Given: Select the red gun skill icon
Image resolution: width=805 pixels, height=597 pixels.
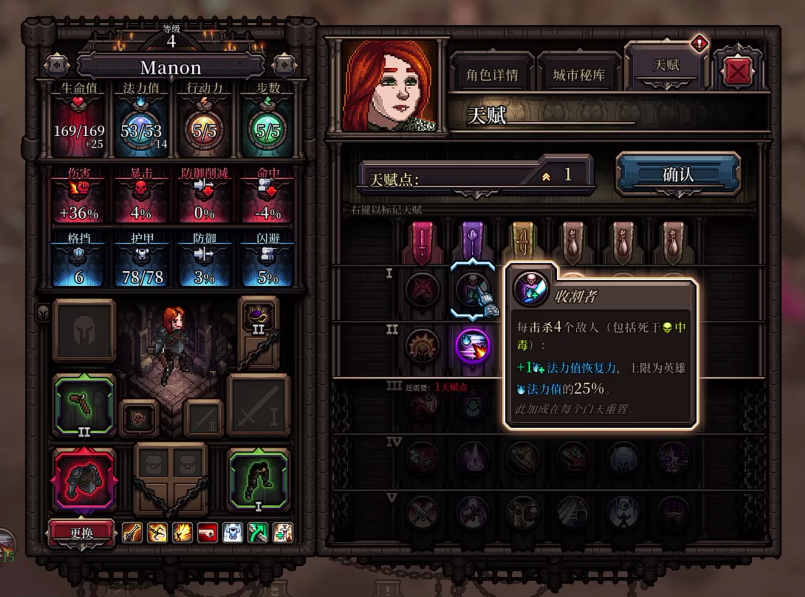Looking at the screenshot, I should click(207, 533).
